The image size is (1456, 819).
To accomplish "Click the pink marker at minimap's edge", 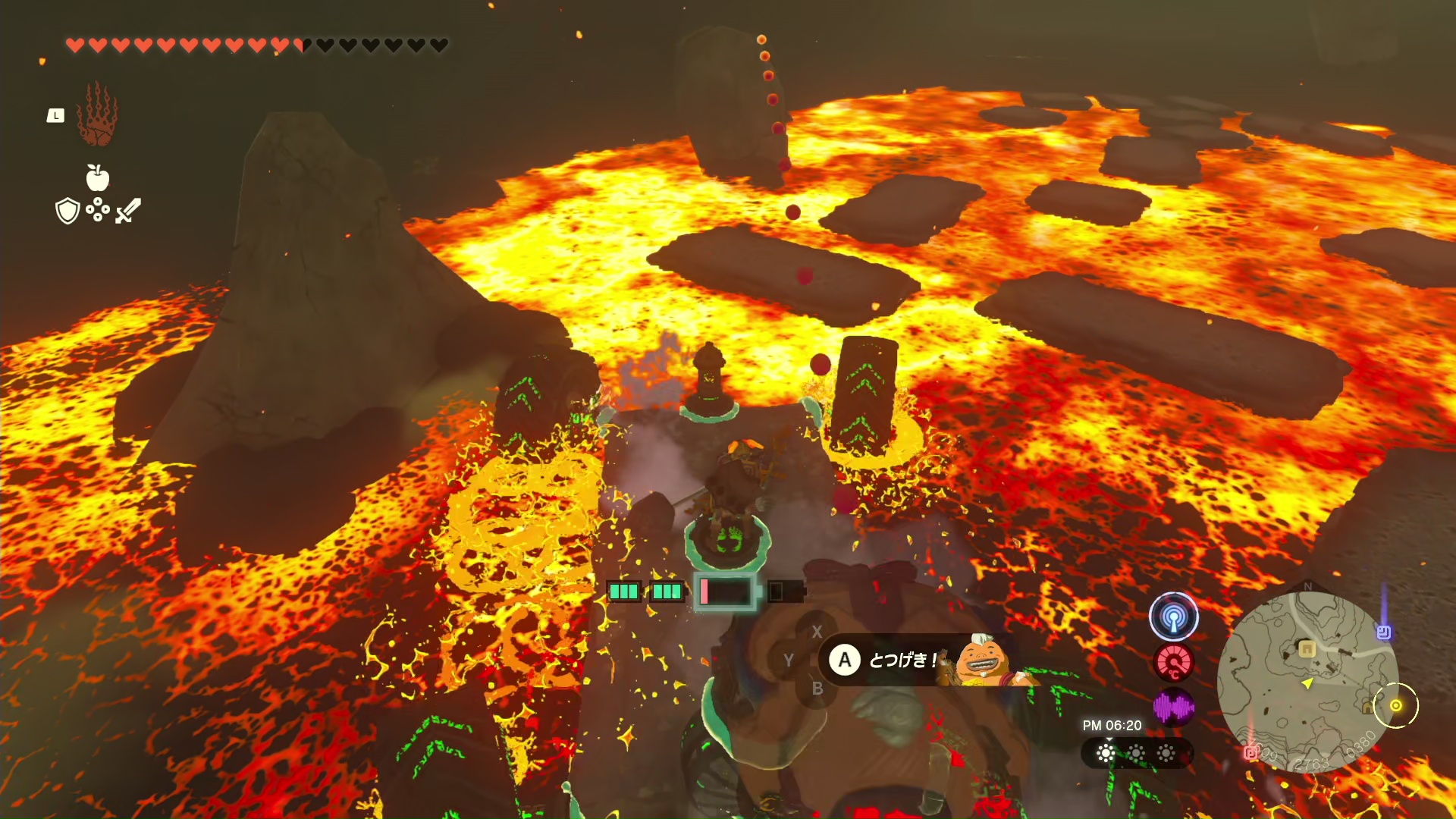I will tap(1250, 752).
